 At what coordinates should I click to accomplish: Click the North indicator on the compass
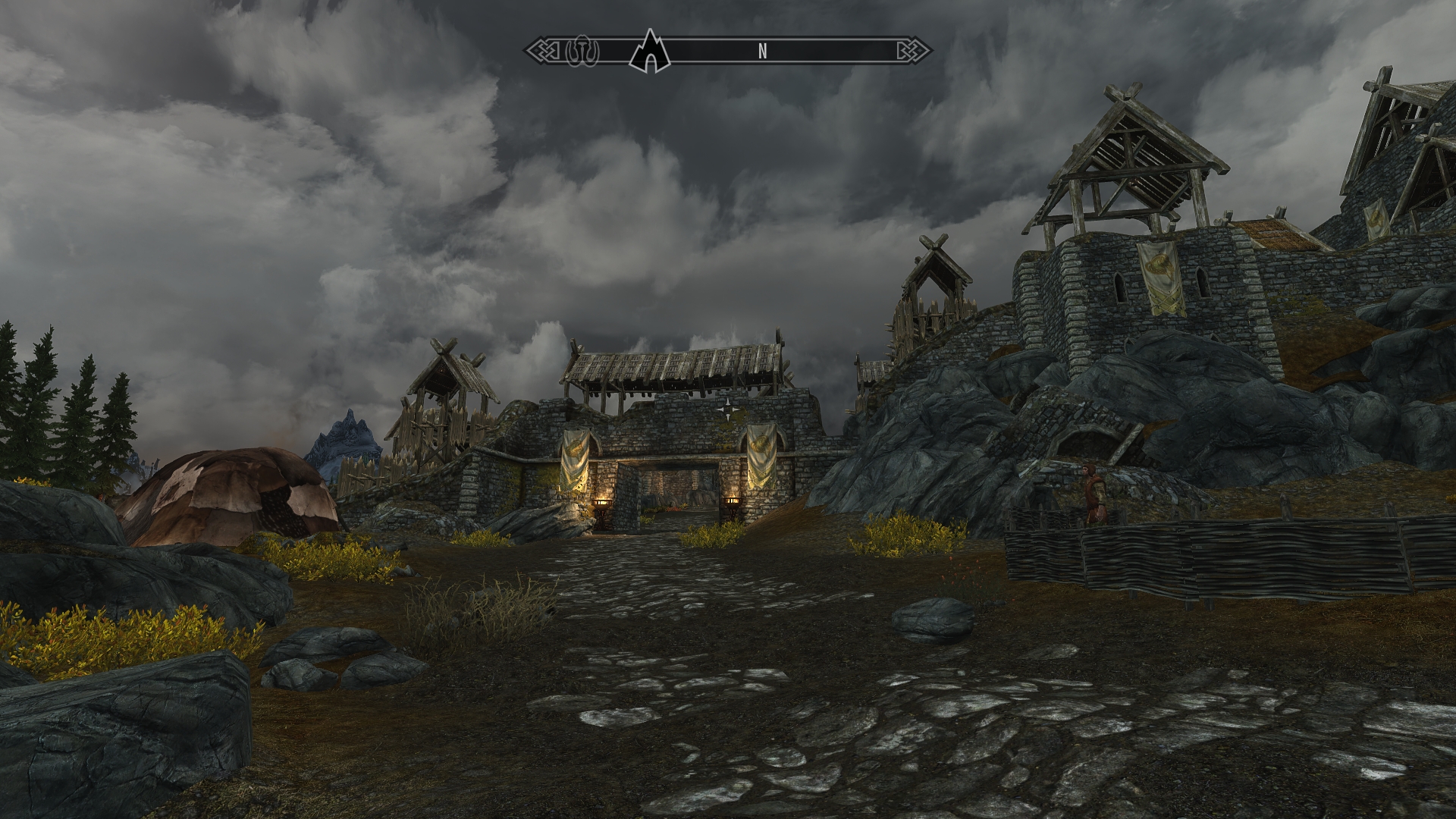(x=763, y=52)
